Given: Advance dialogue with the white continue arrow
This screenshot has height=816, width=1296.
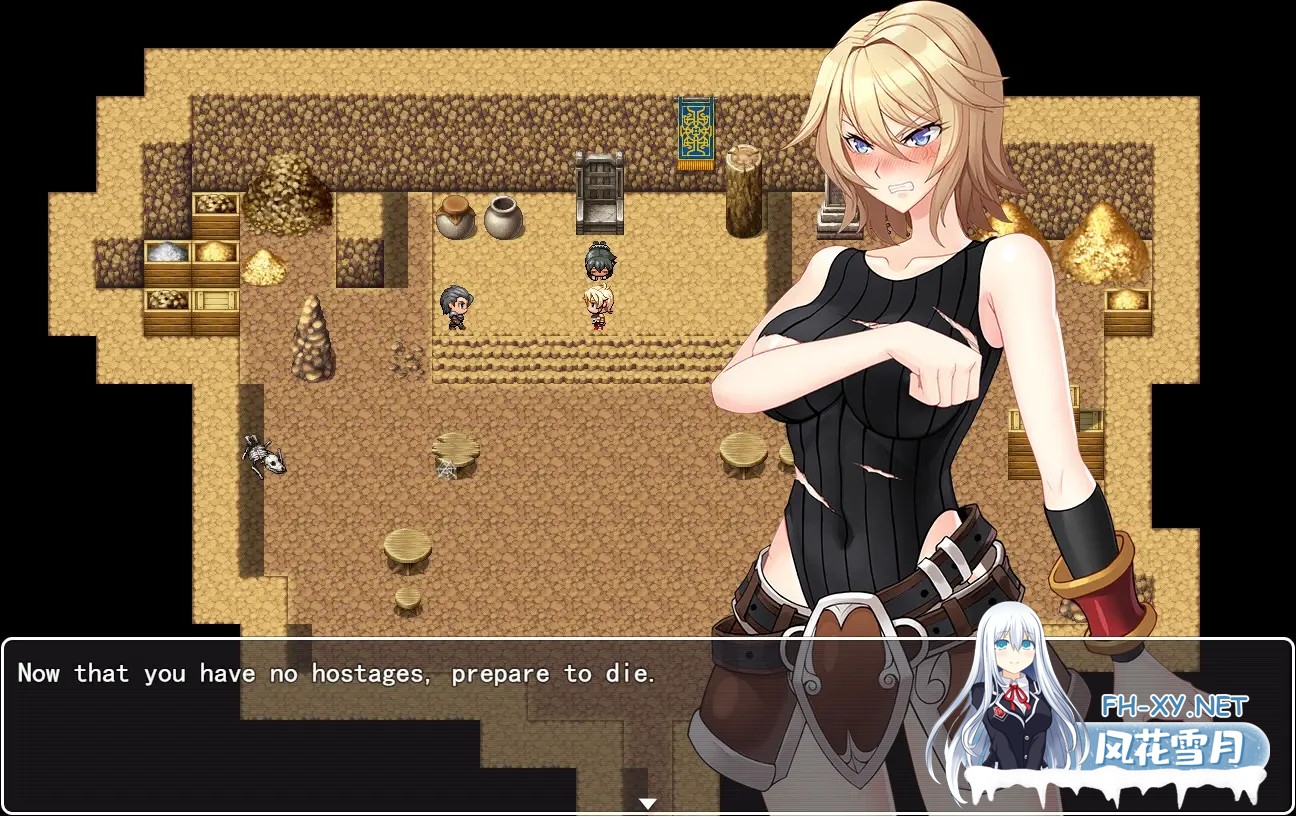Looking at the screenshot, I should tap(648, 803).
